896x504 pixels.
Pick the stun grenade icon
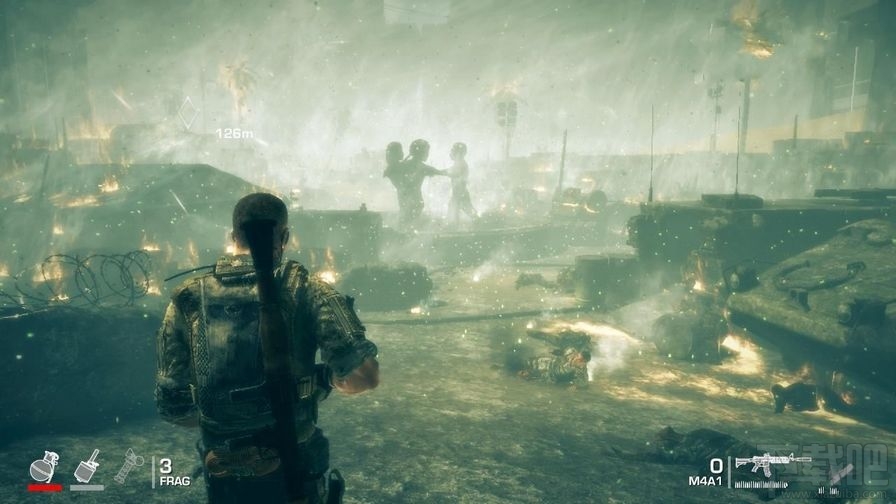[128, 466]
